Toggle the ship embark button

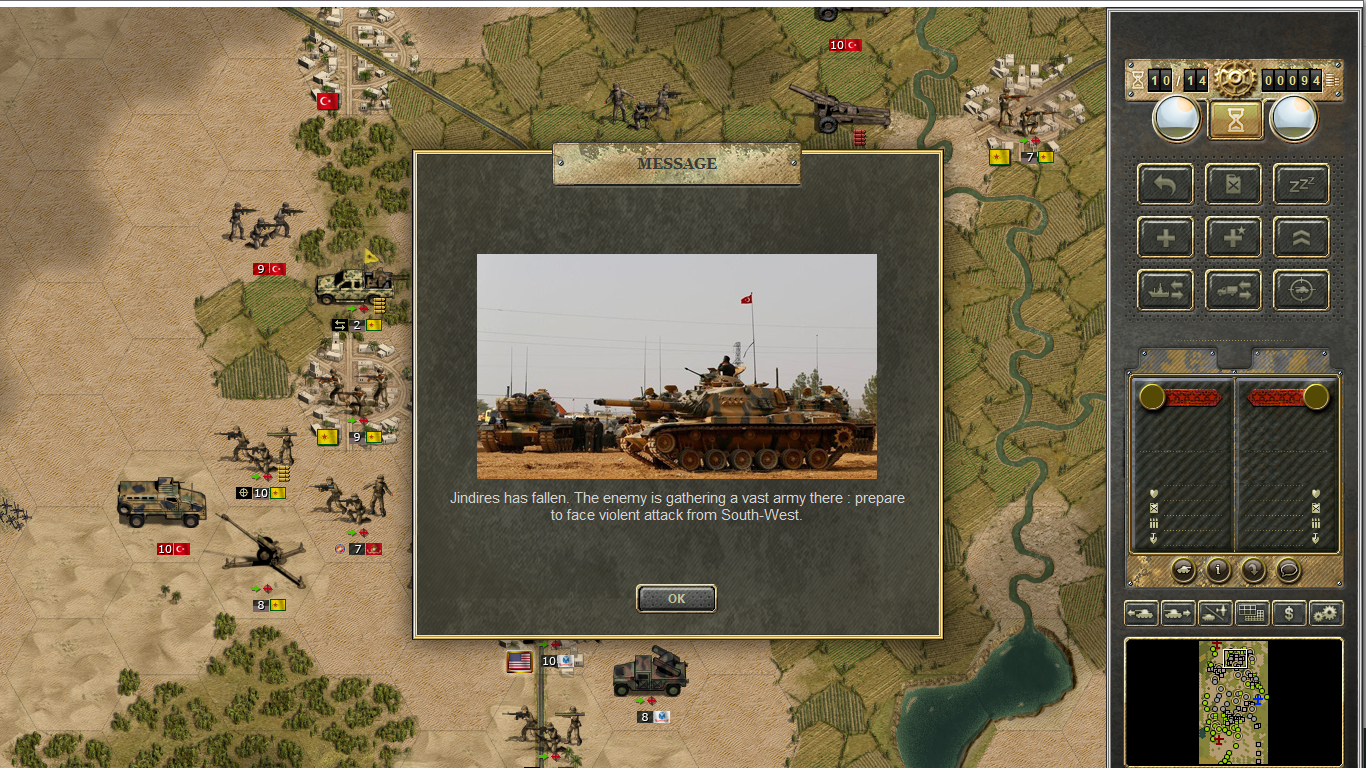point(1165,290)
